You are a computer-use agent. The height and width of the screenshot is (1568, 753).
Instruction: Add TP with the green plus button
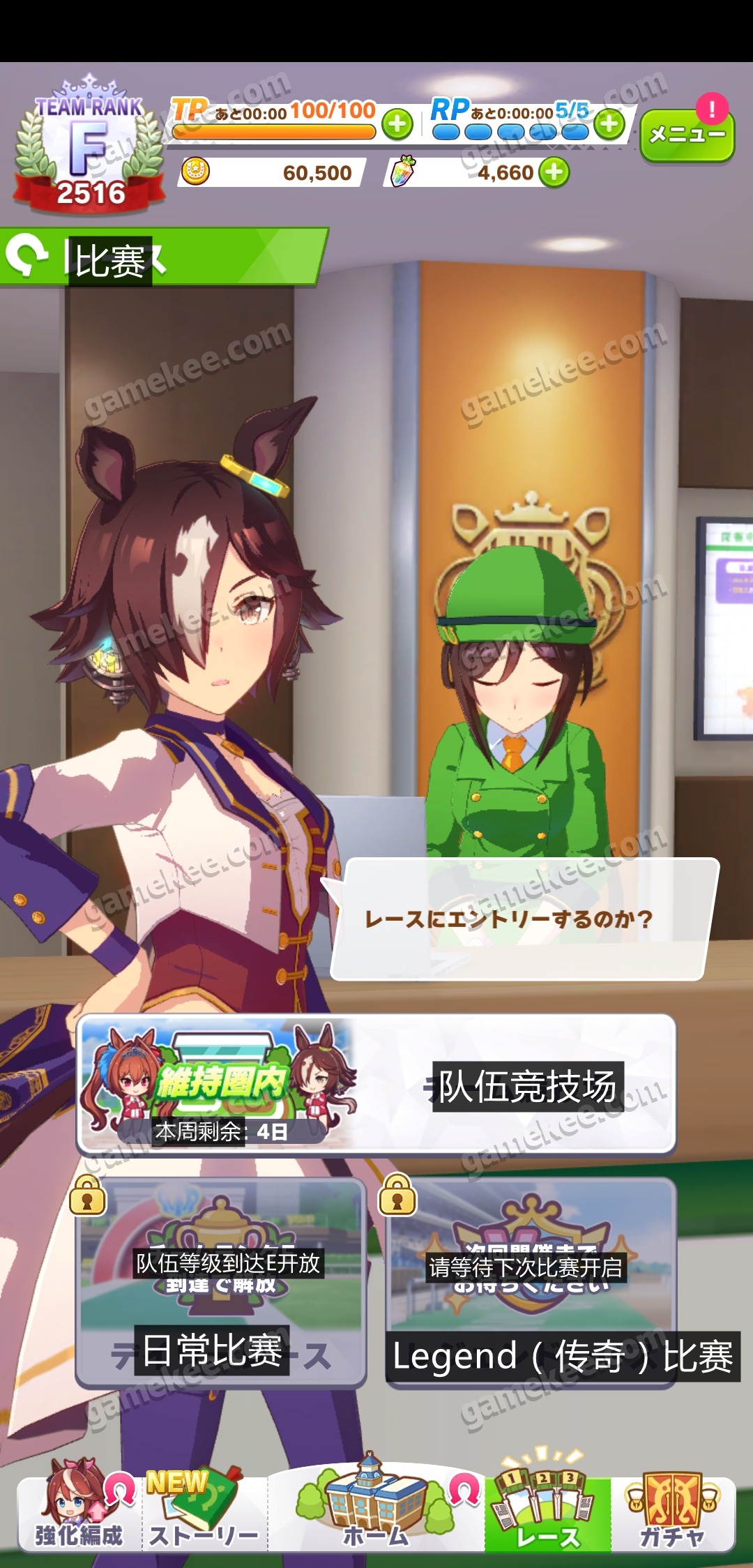coord(397,125)
